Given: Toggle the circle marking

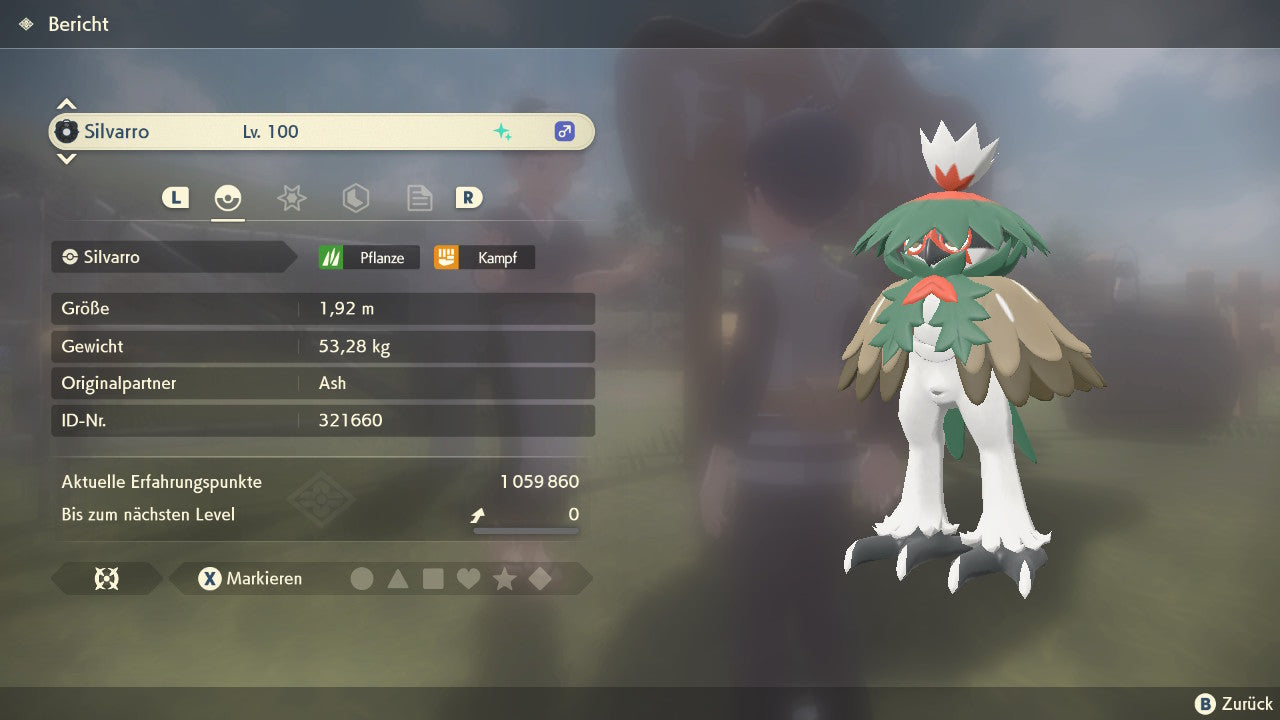Looking at the screenshot, I should point(362,578).
